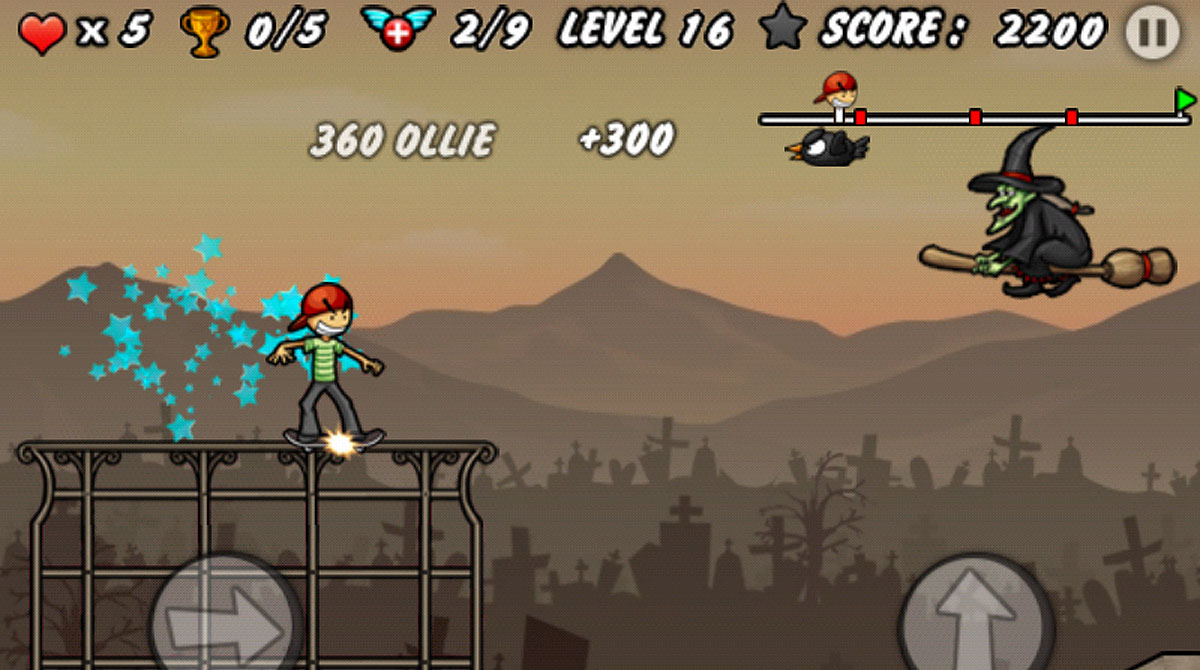The width and height of the screenshot is (1200, 670).
Task: Pause the game
Action: point(1152,33)
